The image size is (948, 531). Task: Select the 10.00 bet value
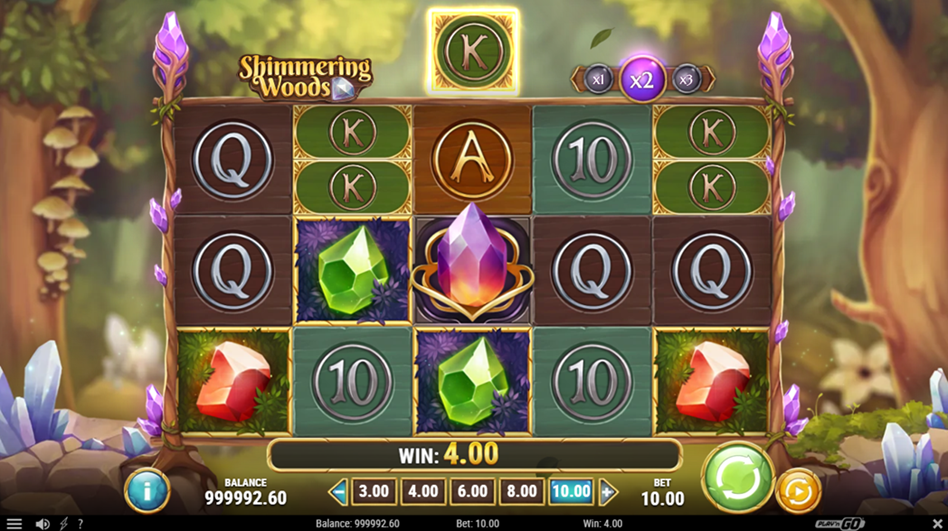[571, 491]
